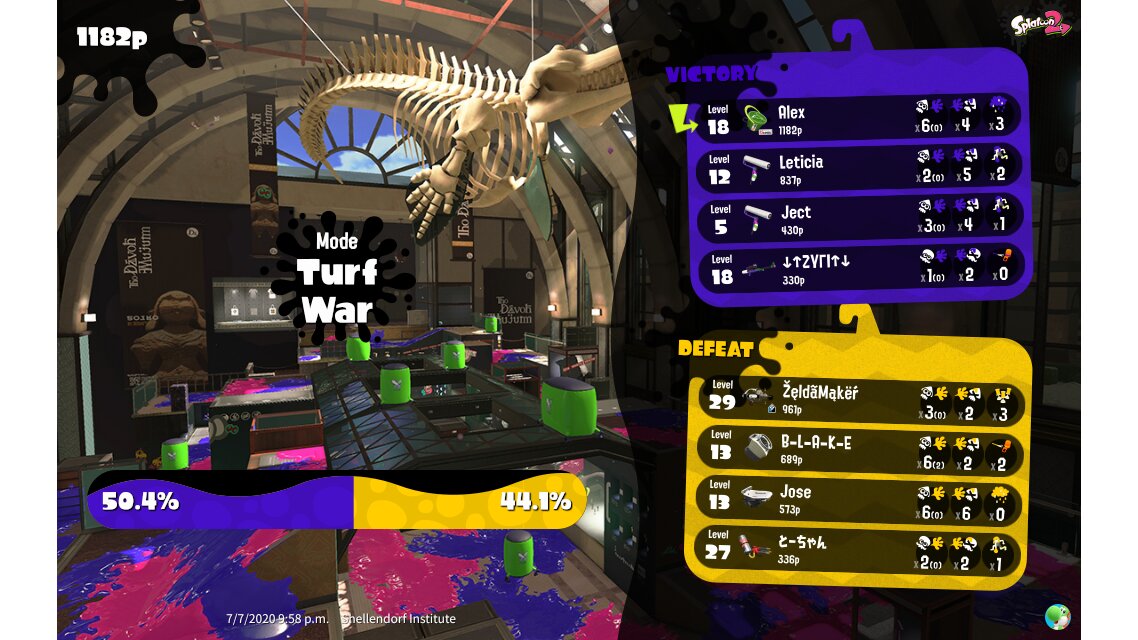This screenshot has height=640, width=1138.
Task: Click the Splatoon 2 logo
Action: point(1040,25)
